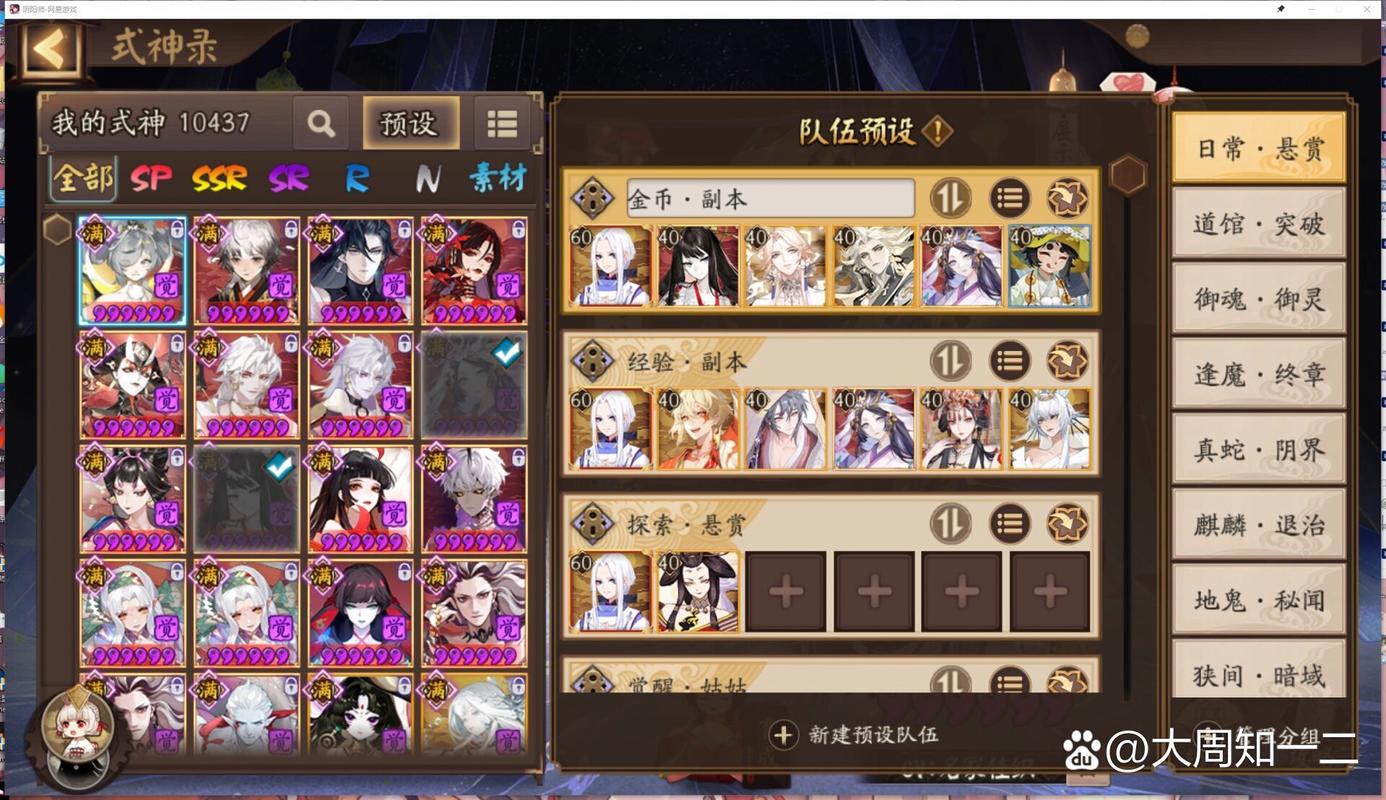Image resolution: width=1386 pixels, height=800 pixels.
Task: Open the 道馆·突破 preset category
Action: coord(1258,224)
